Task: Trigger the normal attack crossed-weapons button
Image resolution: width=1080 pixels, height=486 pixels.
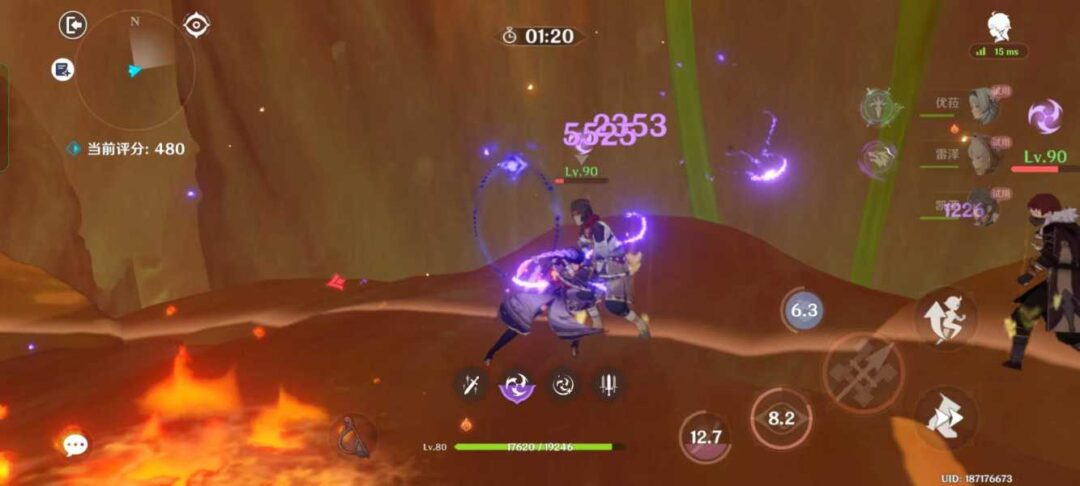Action: tap(863, 373)
